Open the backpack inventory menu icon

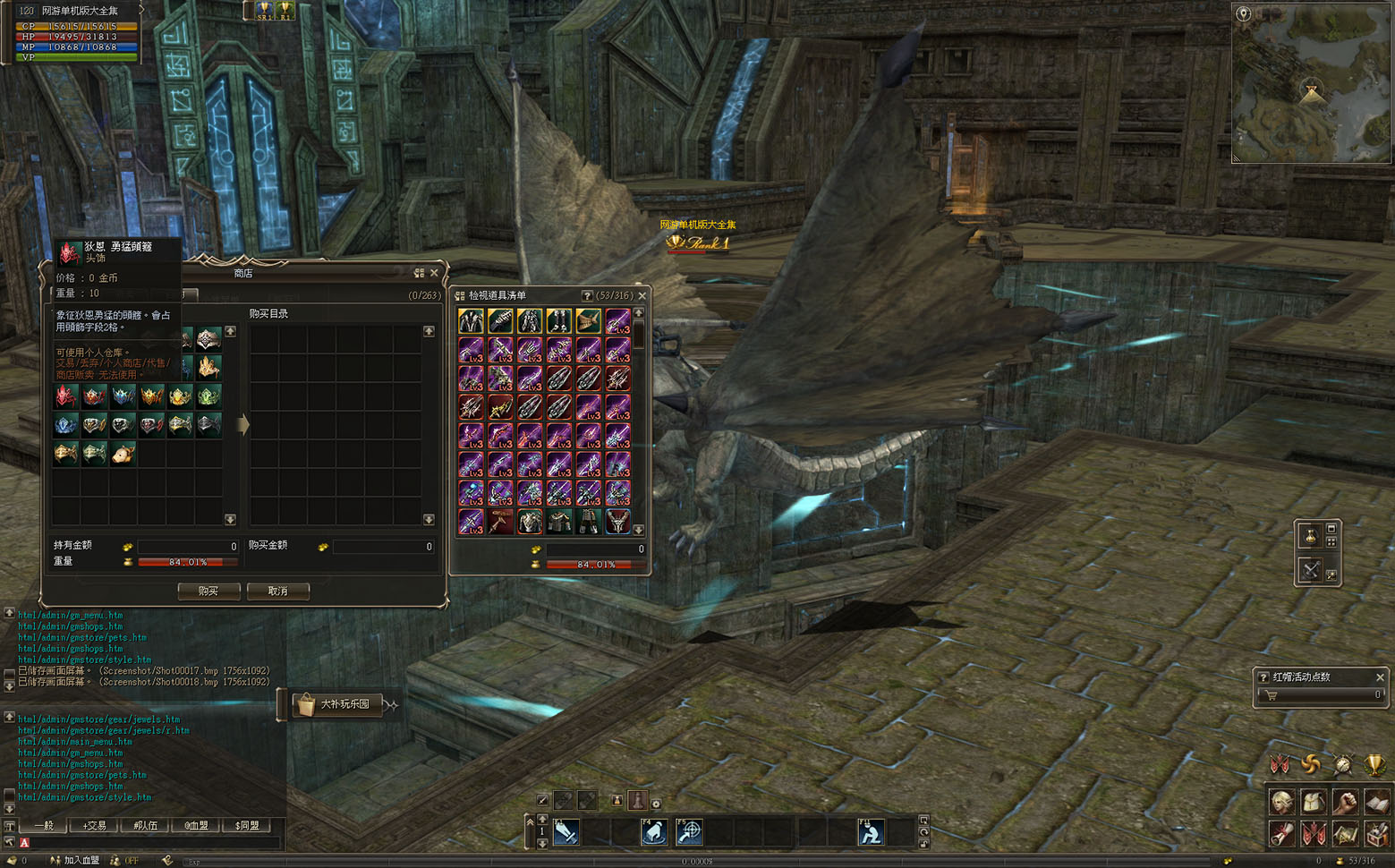pos(1313,802)
